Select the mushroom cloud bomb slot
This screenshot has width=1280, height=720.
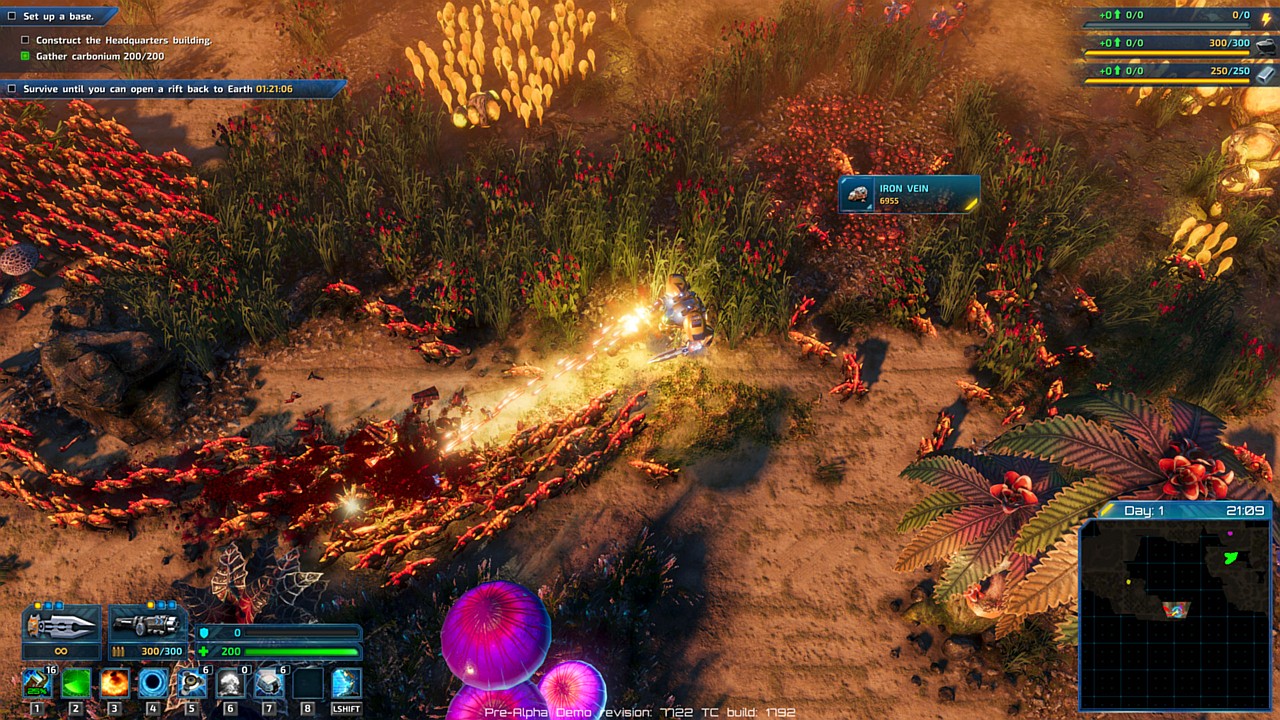230,683
